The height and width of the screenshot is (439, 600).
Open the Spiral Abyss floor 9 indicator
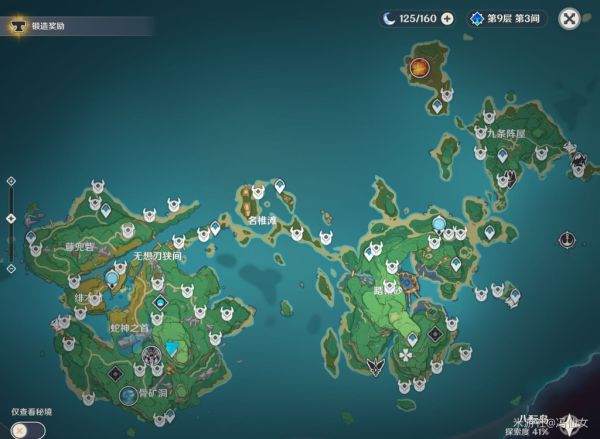click(x=507, y=18)
